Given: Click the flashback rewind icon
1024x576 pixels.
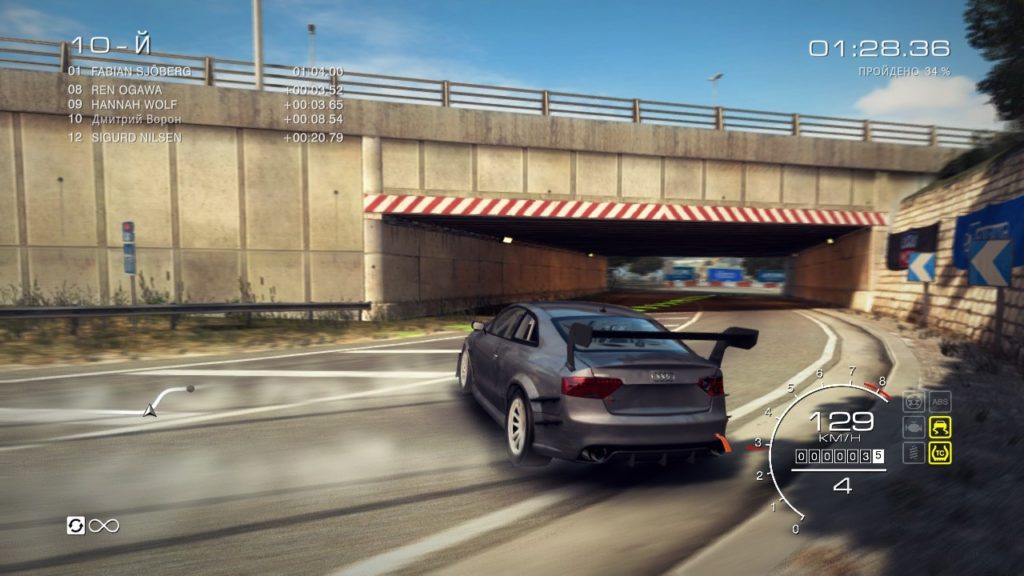Looking at the screenshot, I should click(76, 525).
